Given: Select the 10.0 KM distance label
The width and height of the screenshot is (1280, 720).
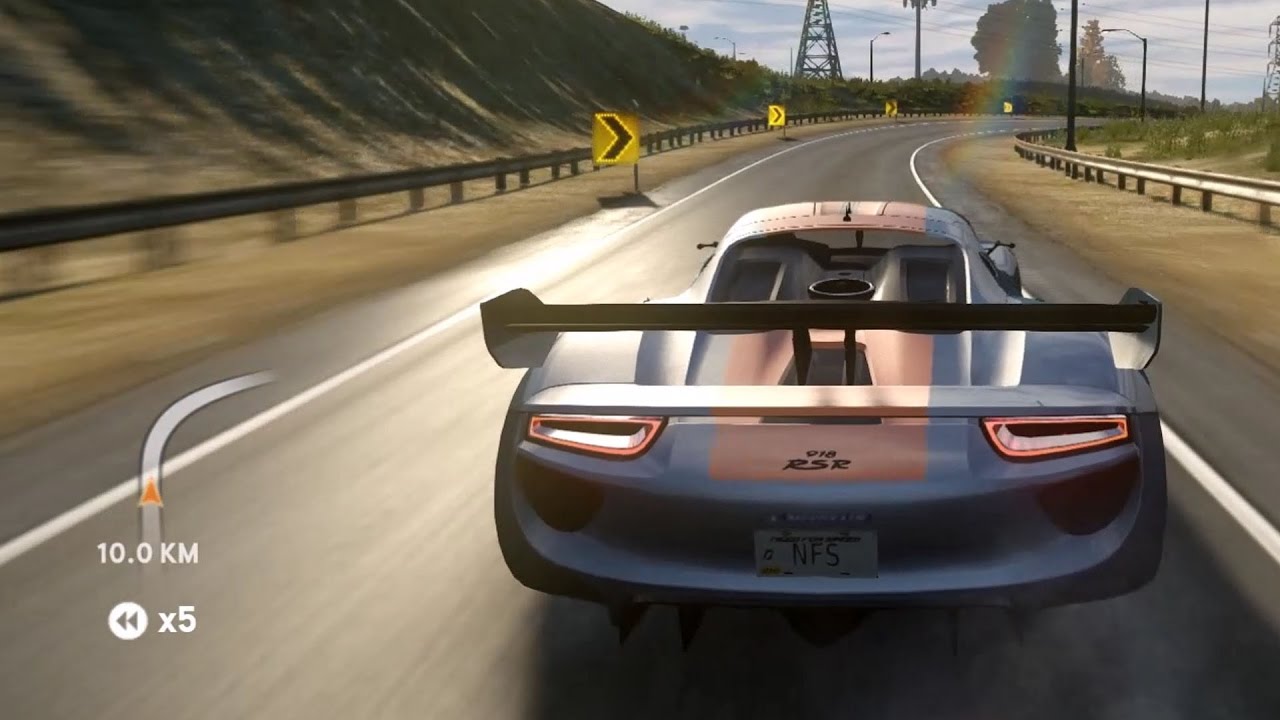Looking at the screenshot, I should (148, 549).
